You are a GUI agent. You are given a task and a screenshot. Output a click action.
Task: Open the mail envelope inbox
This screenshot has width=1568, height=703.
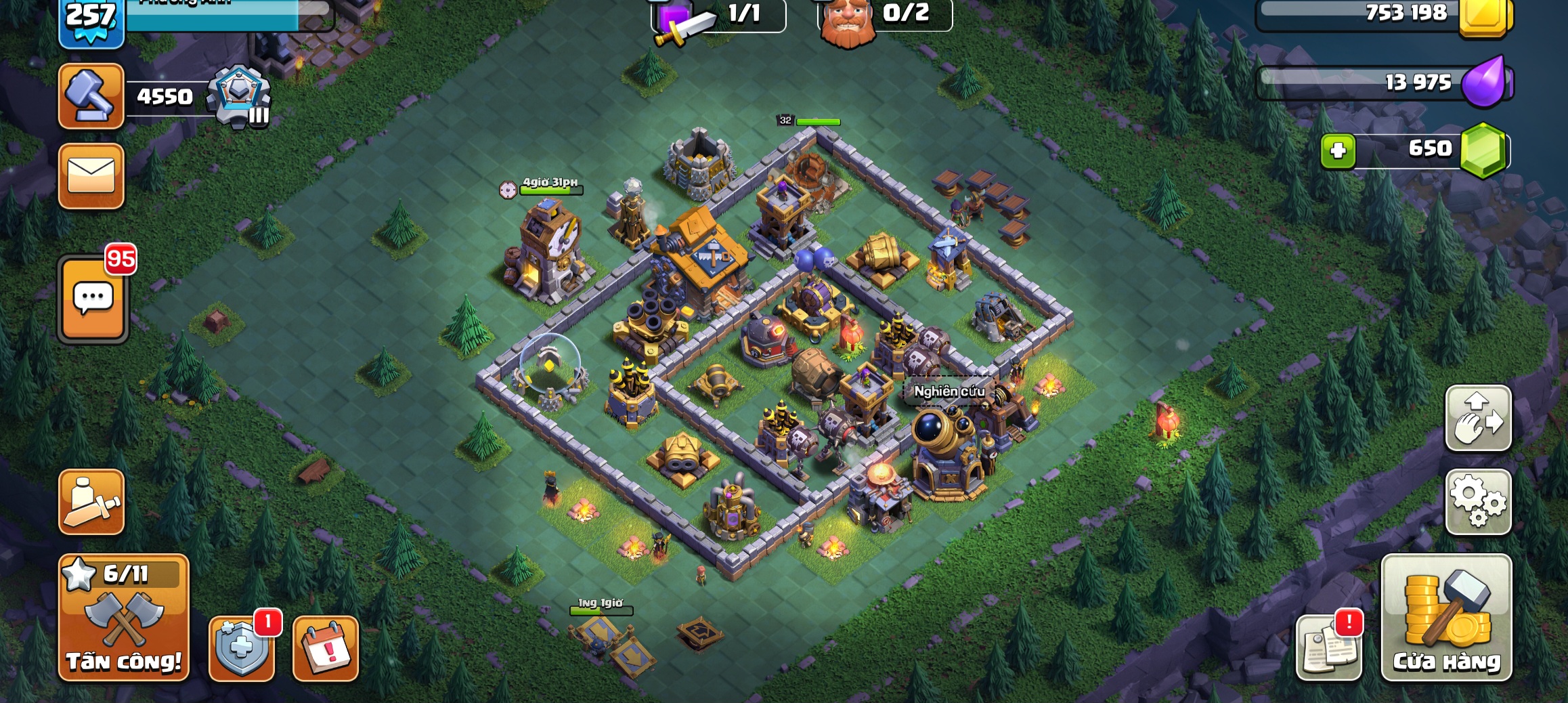[x=91, y=176]
